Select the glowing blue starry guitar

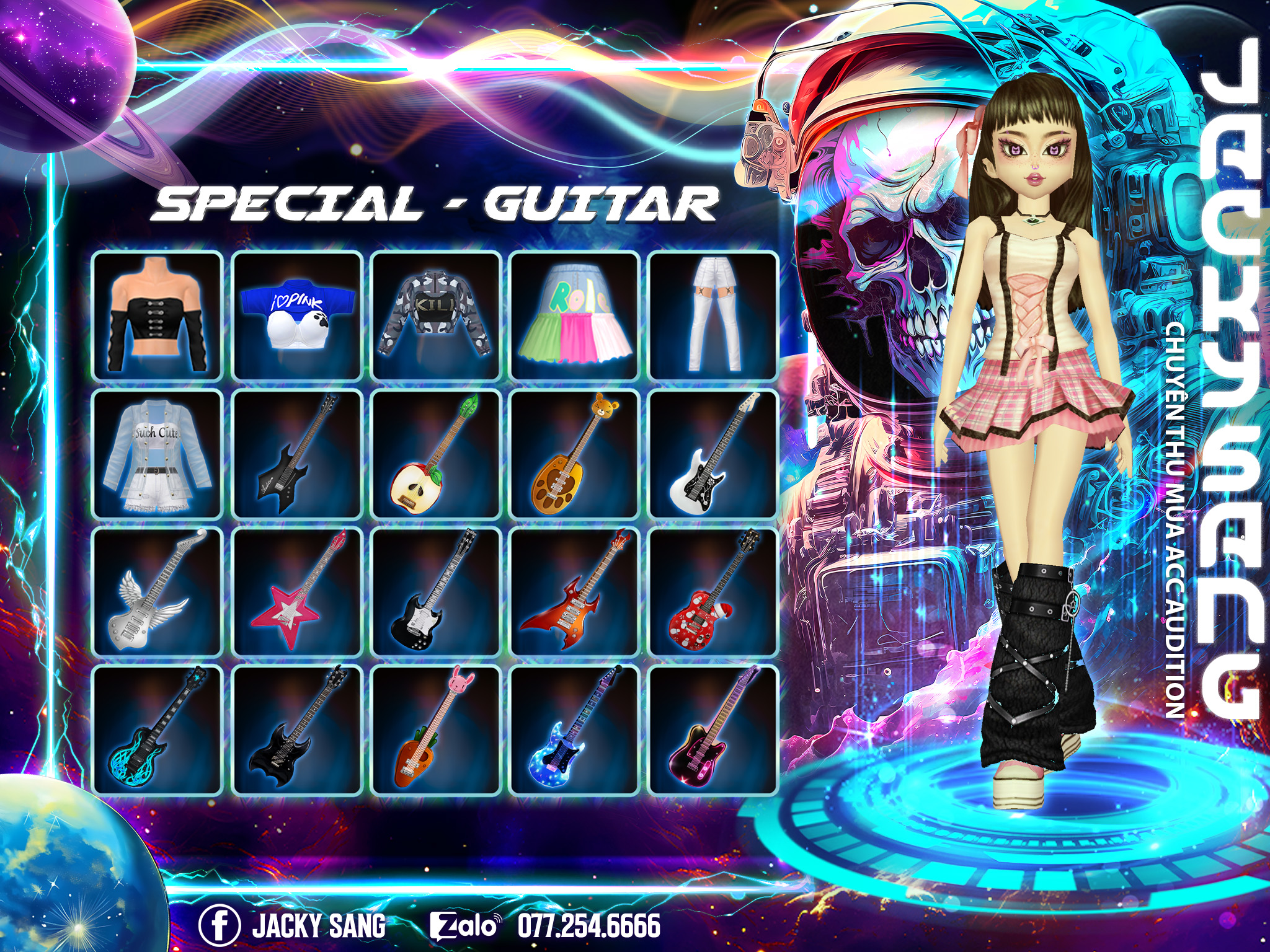[575, 729]
